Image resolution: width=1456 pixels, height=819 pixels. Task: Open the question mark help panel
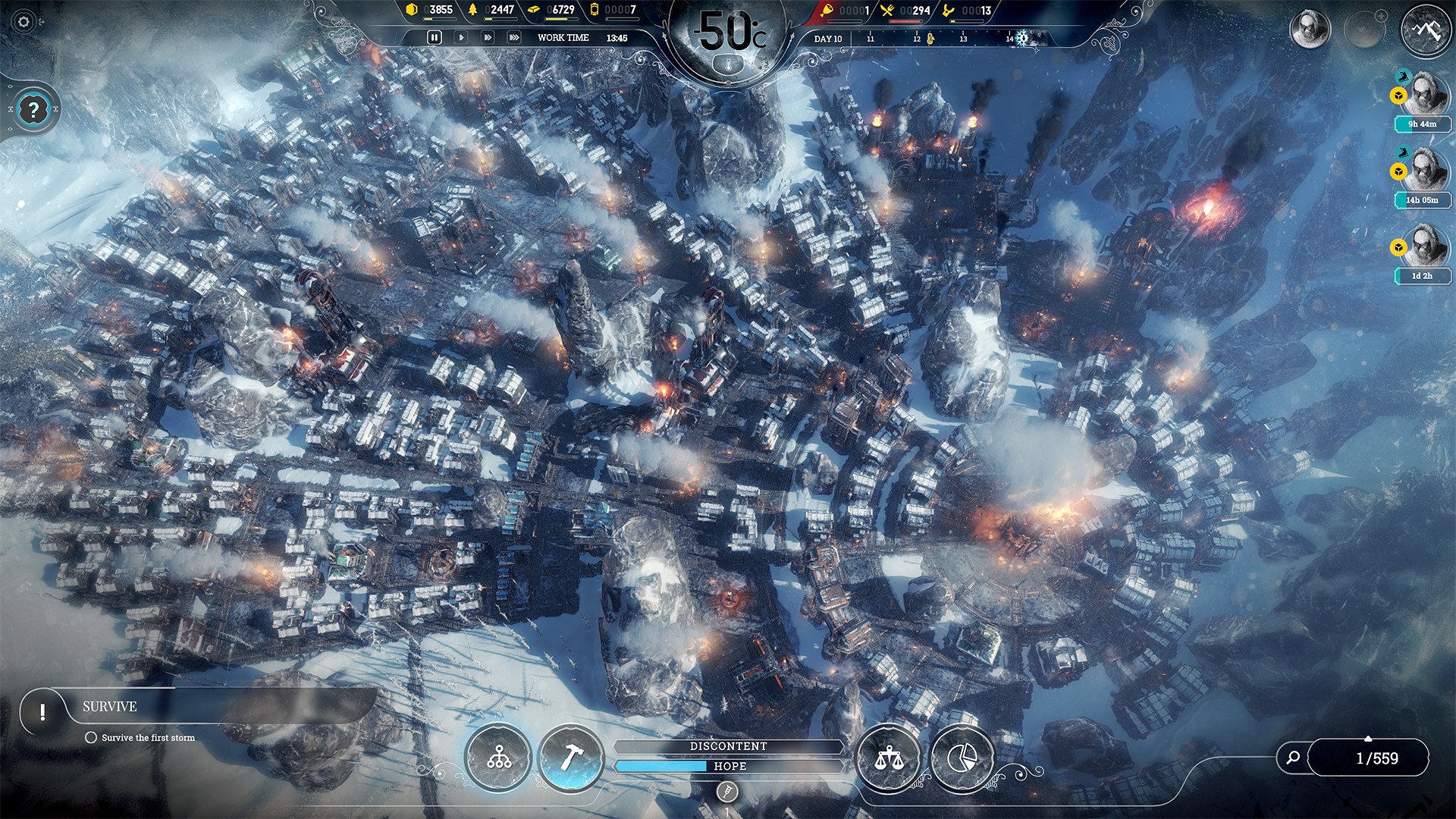(x=33, y=109)
